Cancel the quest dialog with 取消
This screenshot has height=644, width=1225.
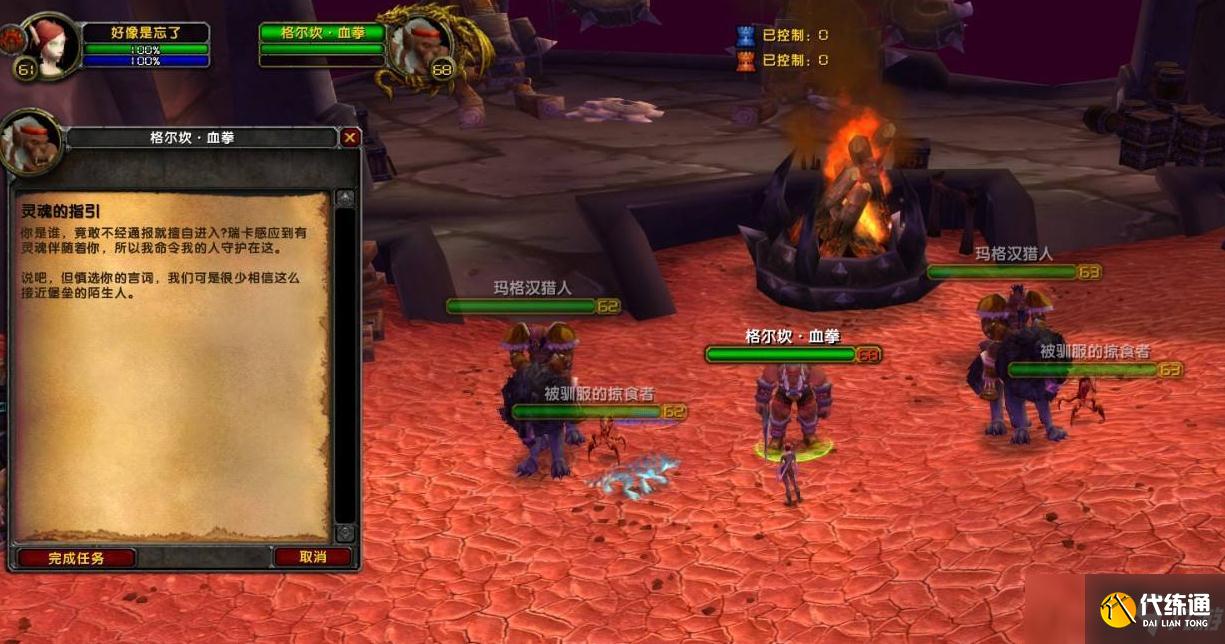point(312,557)
